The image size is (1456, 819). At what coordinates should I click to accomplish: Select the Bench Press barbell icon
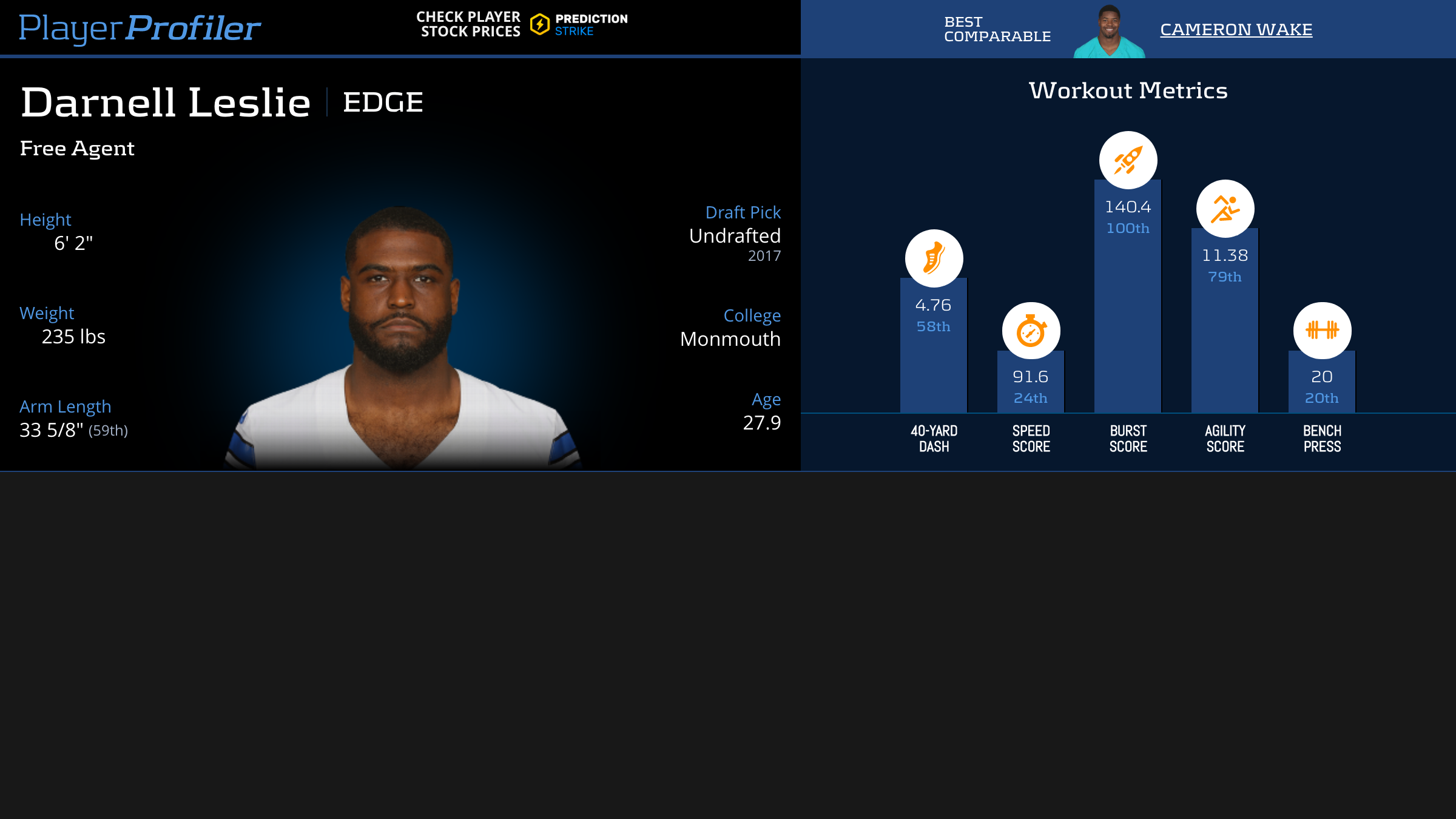pos(1322,331)
